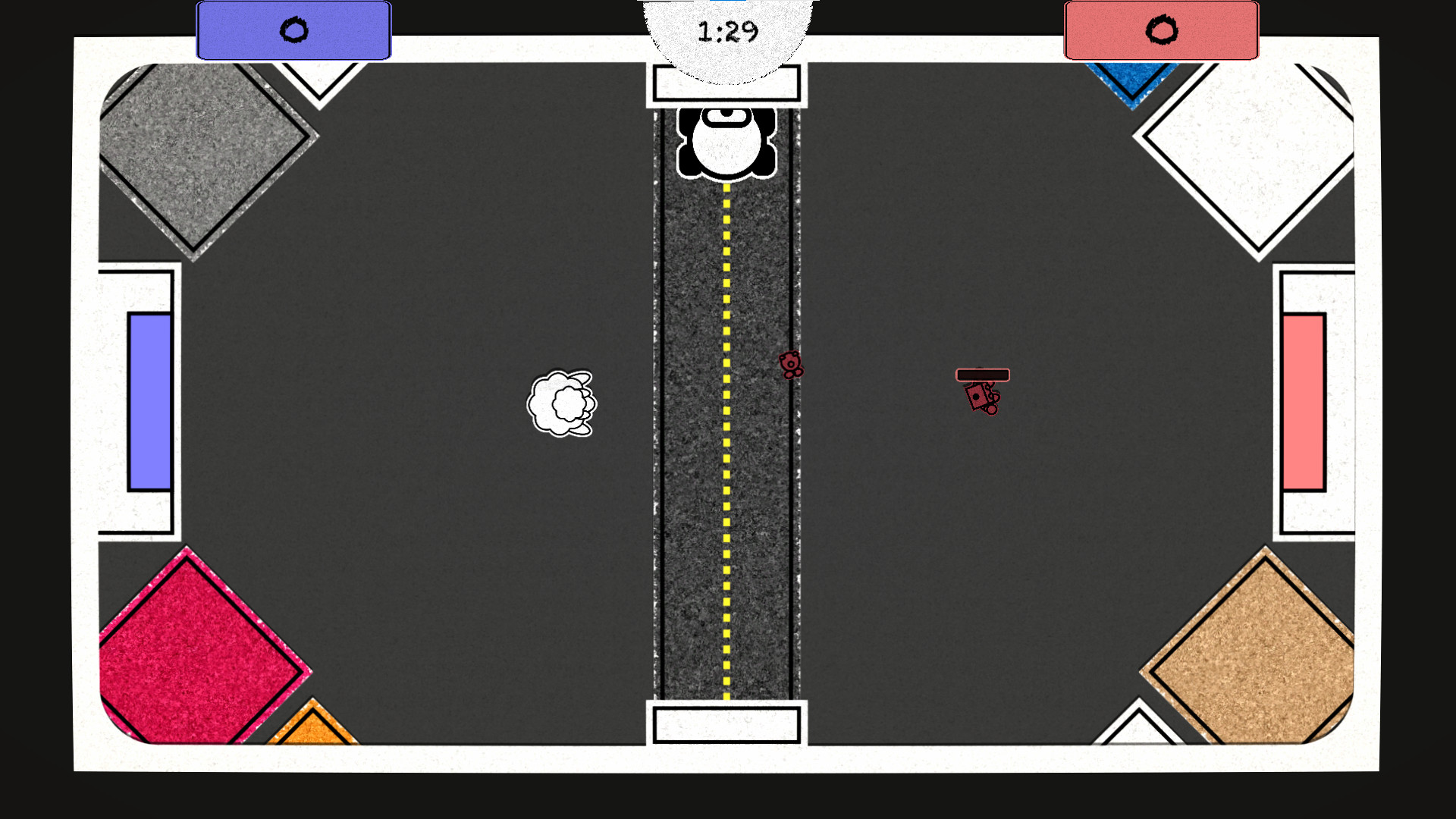
Task: Click the purple goal bar on the left wall
Action: coord(149,400)
